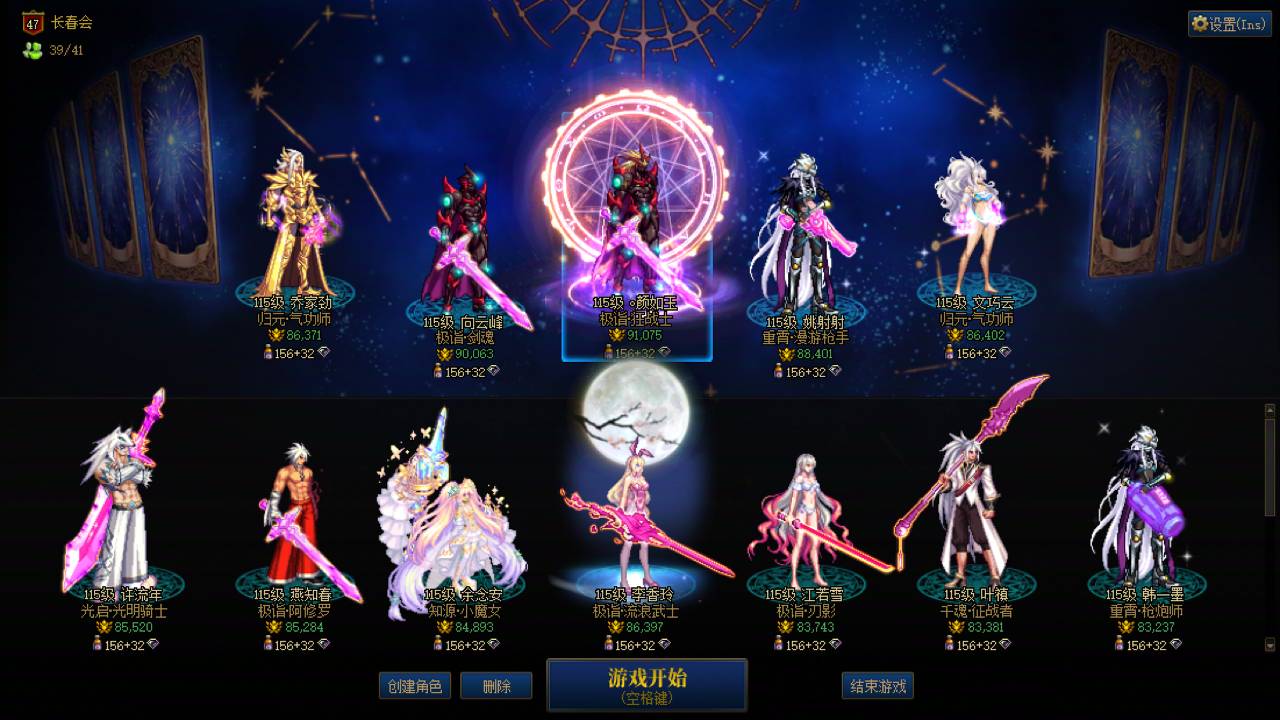Click the fame crown icon beside 燕知春's 85,284
Viewport: 1280px width, 720px height.
coord(273,628)
